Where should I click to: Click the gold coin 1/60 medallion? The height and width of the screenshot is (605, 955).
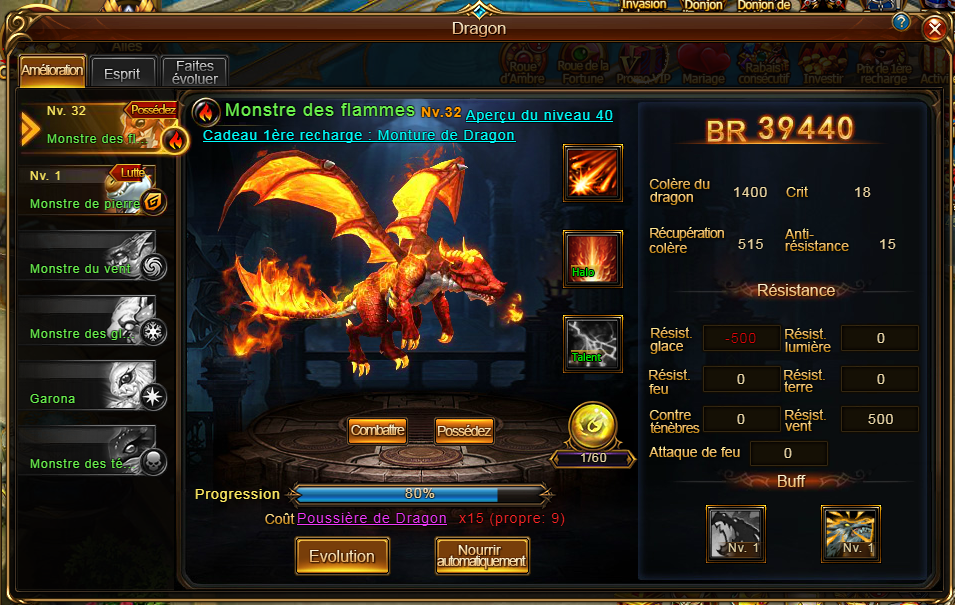pos(591,427)
